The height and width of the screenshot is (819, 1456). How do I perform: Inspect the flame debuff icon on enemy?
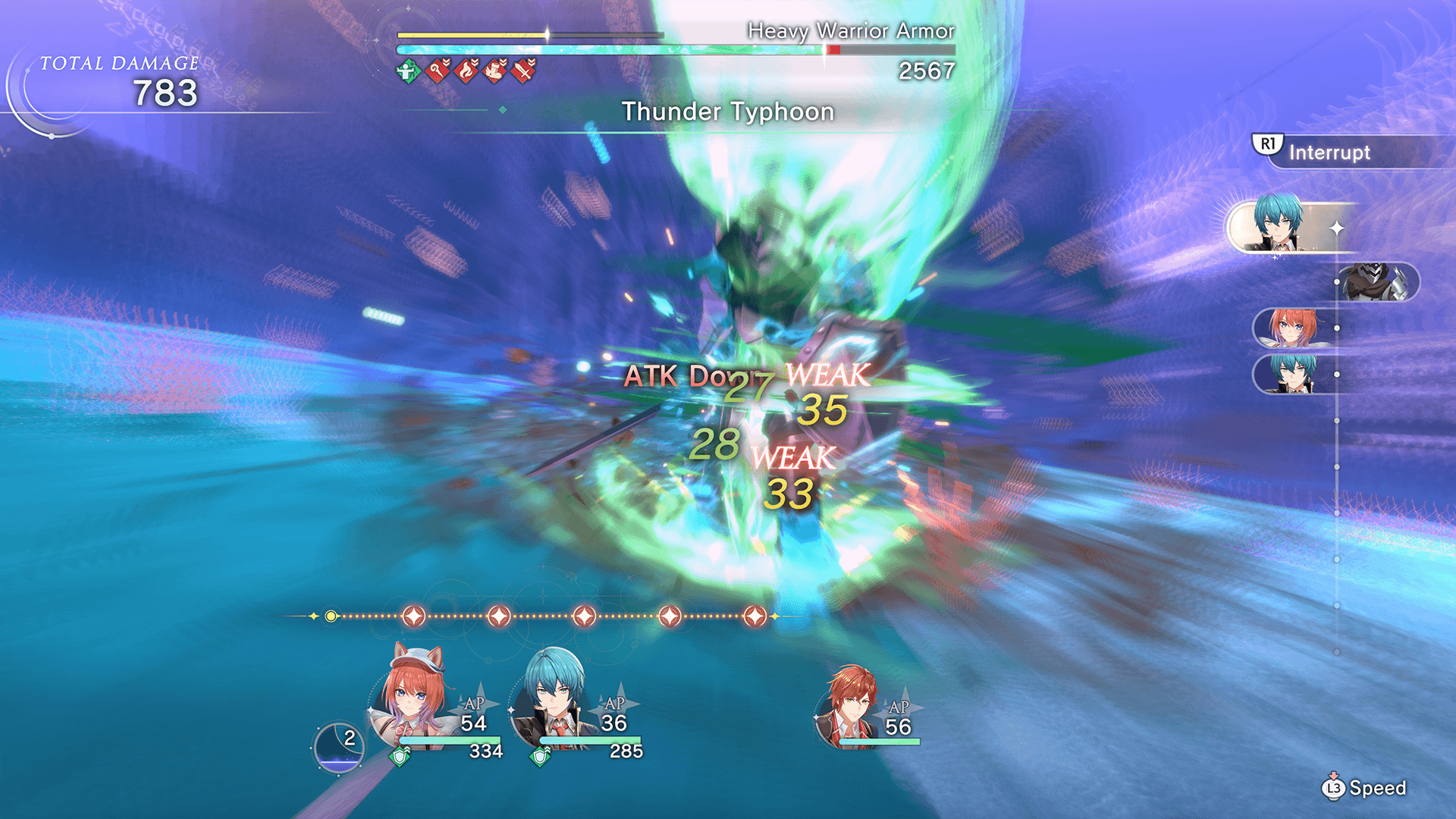coord(466,71)
